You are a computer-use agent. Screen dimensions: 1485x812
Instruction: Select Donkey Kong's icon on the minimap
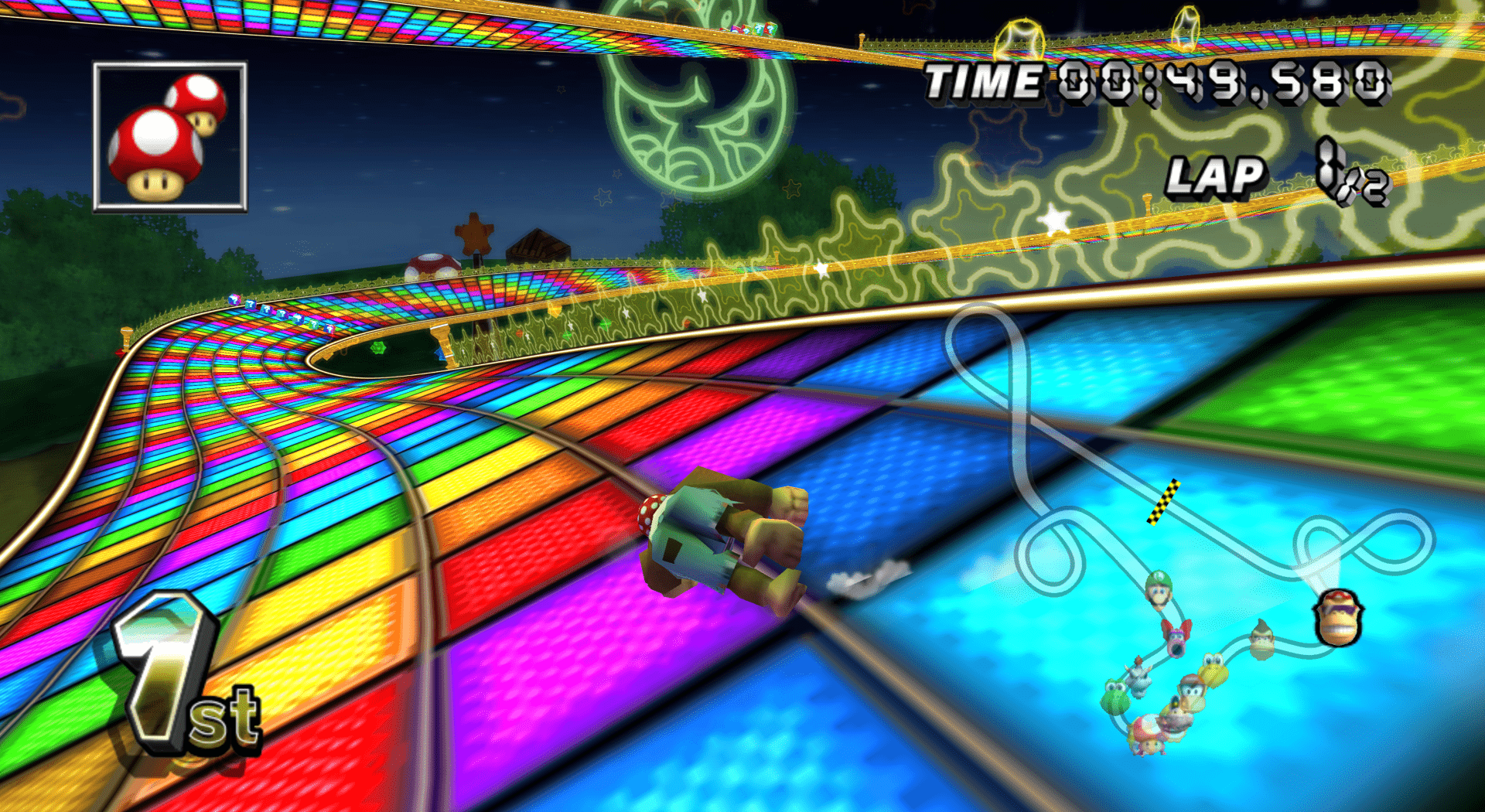[x=1262, y=640]
